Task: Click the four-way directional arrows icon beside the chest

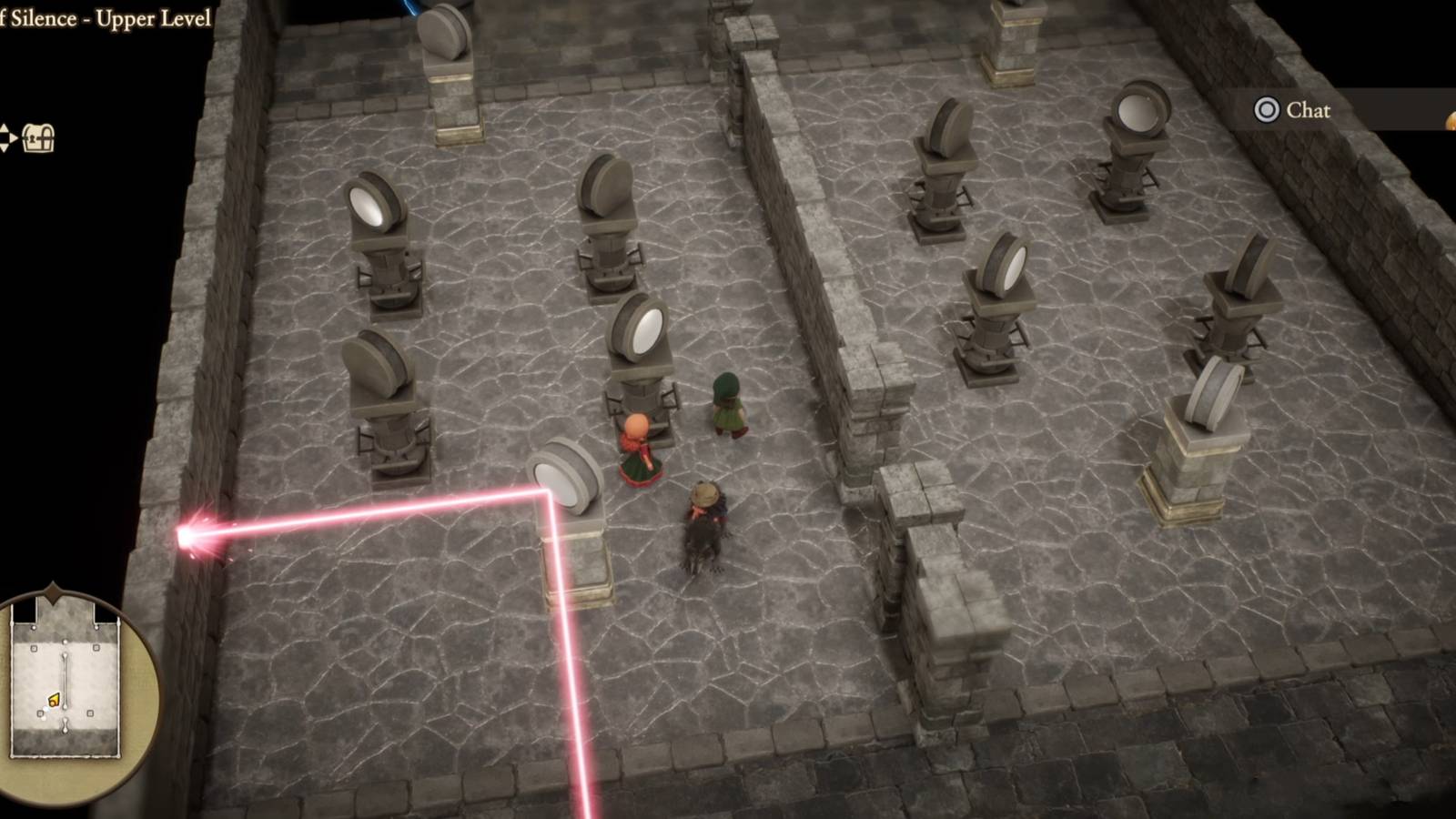Action: 6,138
